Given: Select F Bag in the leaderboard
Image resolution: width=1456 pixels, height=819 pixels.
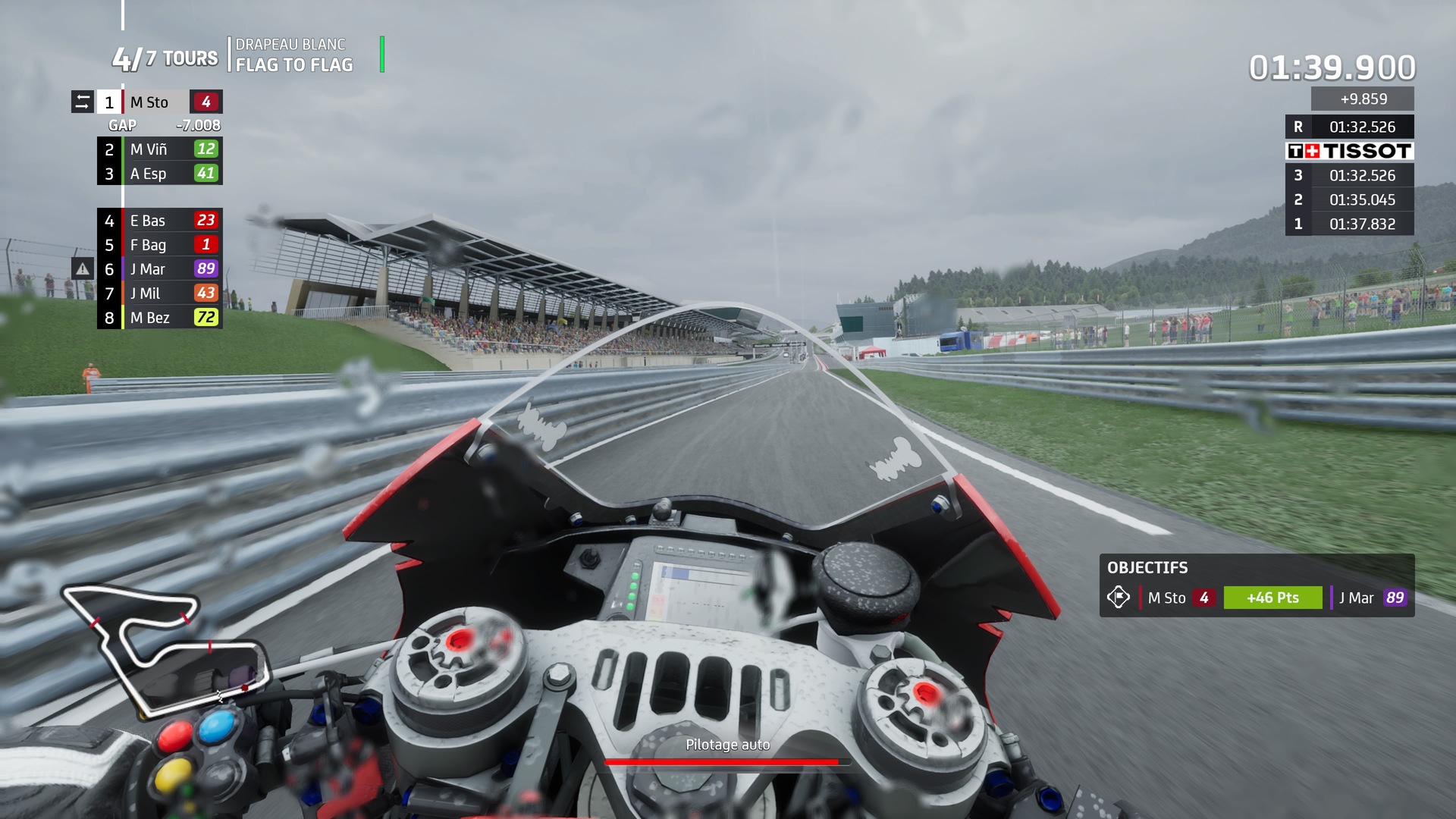Looking at the screenshot, I should pyautogui.click(x=159, y=245).
